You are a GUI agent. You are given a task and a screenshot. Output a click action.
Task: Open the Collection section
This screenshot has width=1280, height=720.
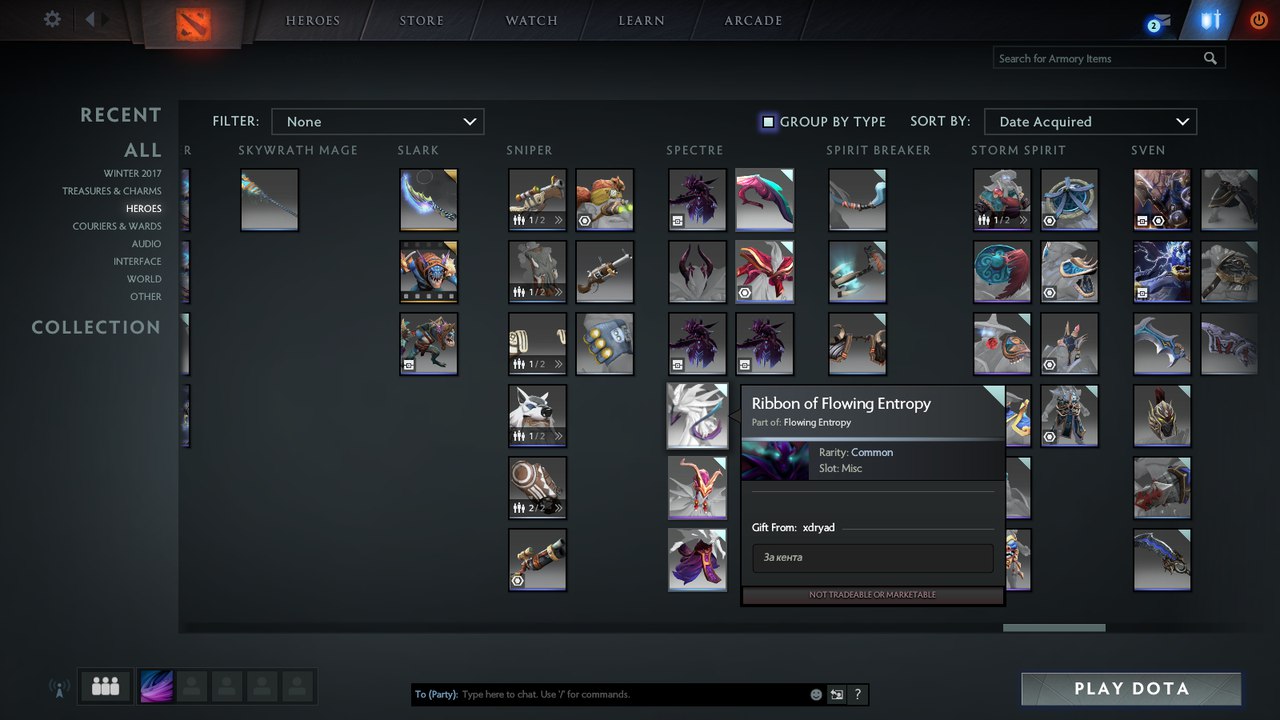point(96,327)
